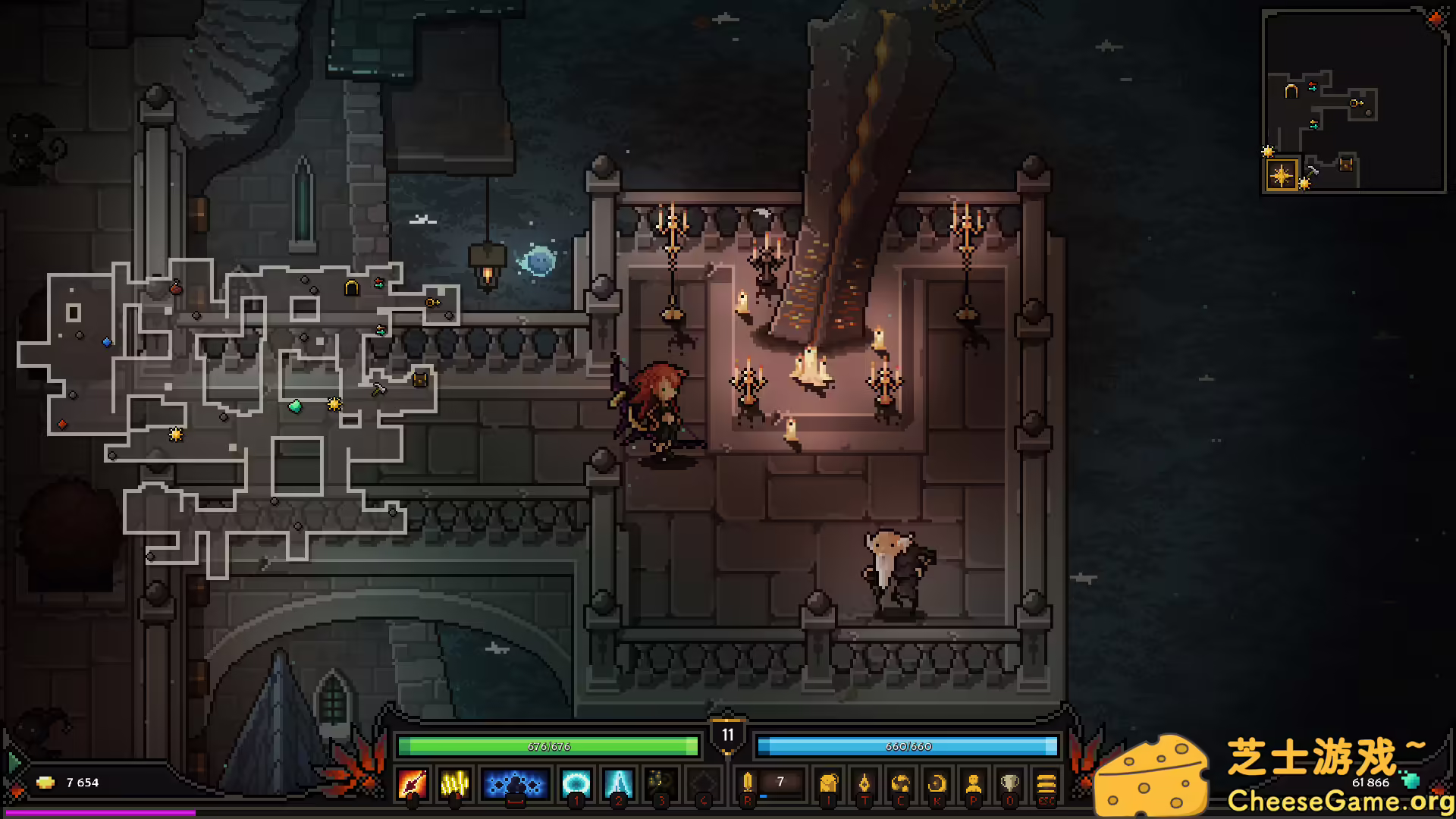
Task: Click the arch portal marker on map overlay
Action: [351, 287]
